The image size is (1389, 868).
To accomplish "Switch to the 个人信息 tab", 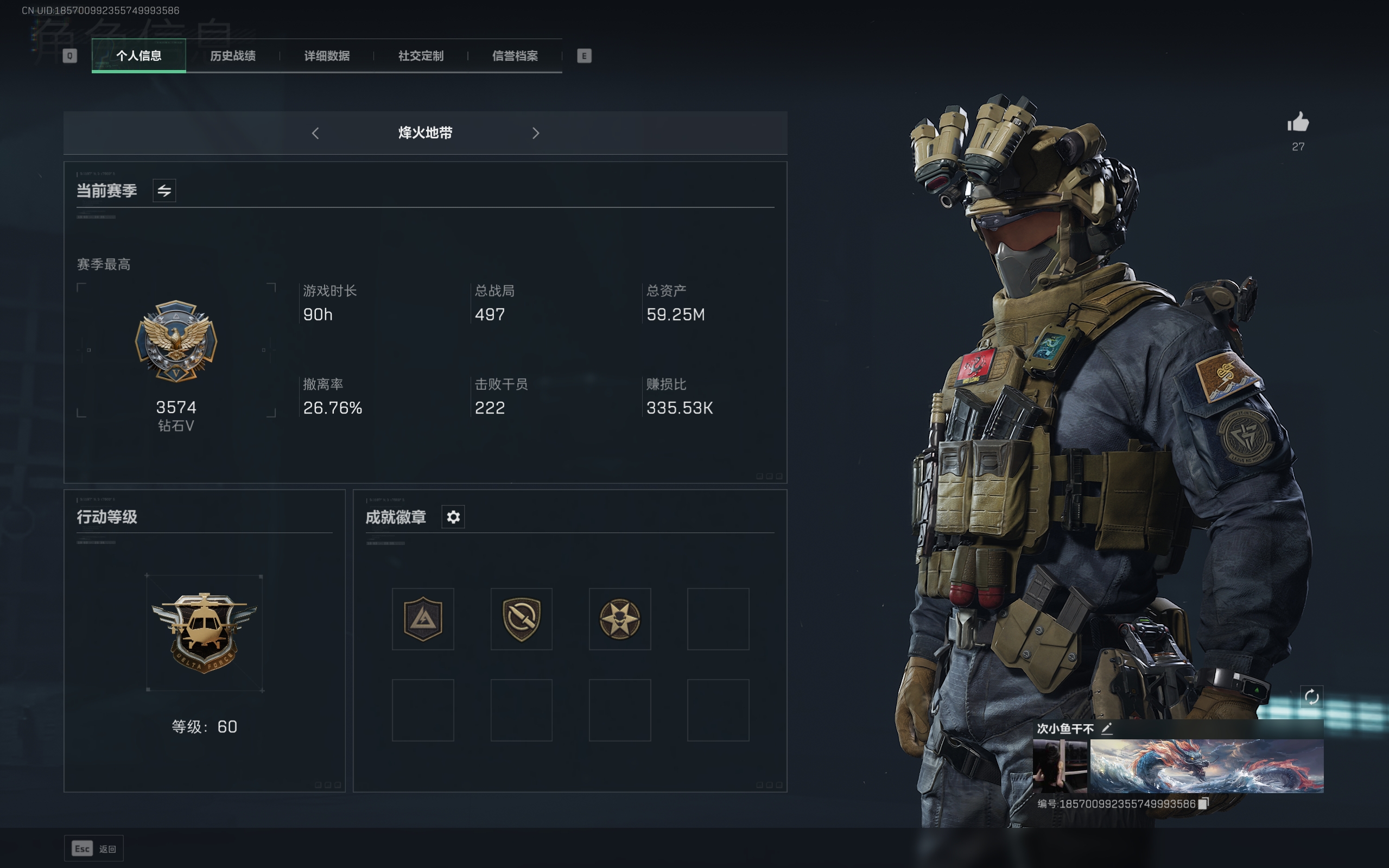I will 138,56.
